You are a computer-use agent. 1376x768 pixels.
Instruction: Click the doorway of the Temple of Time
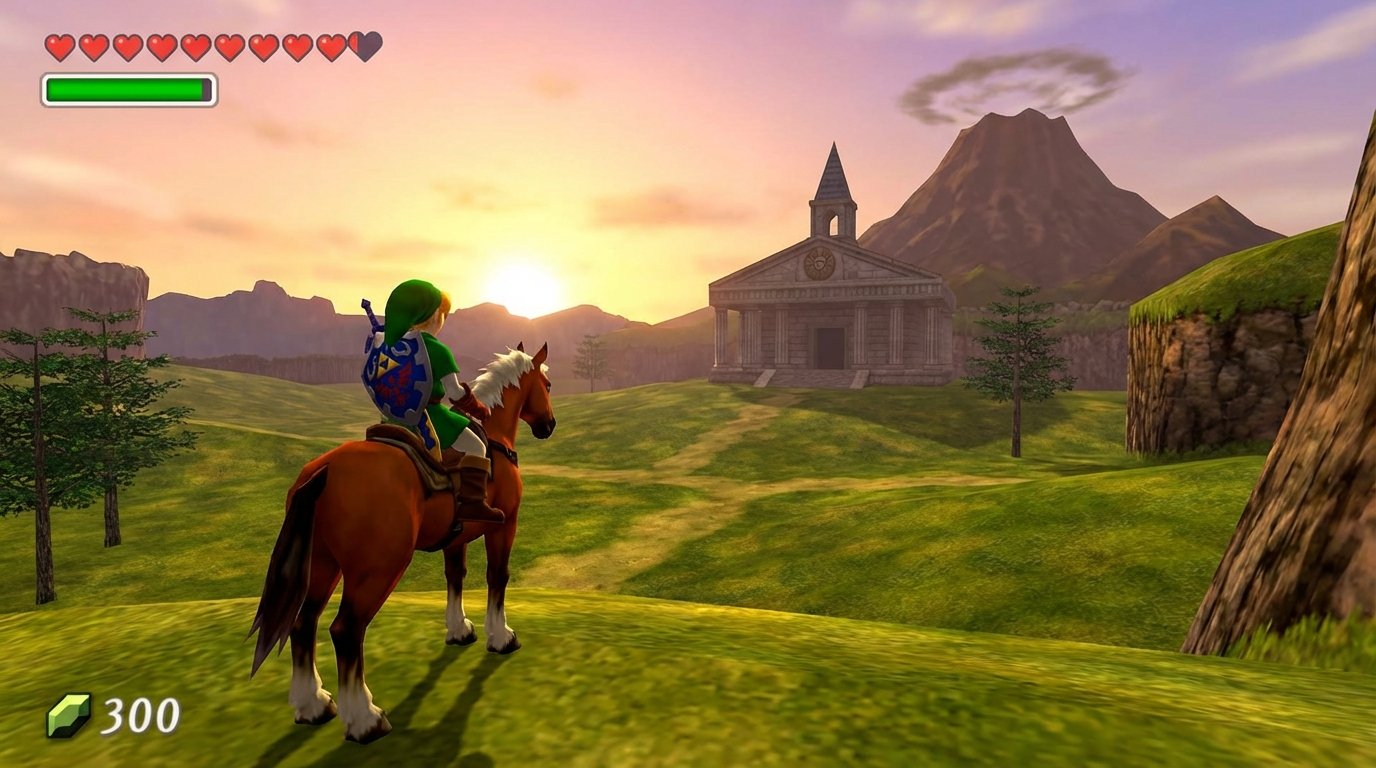tap(829, 347)
